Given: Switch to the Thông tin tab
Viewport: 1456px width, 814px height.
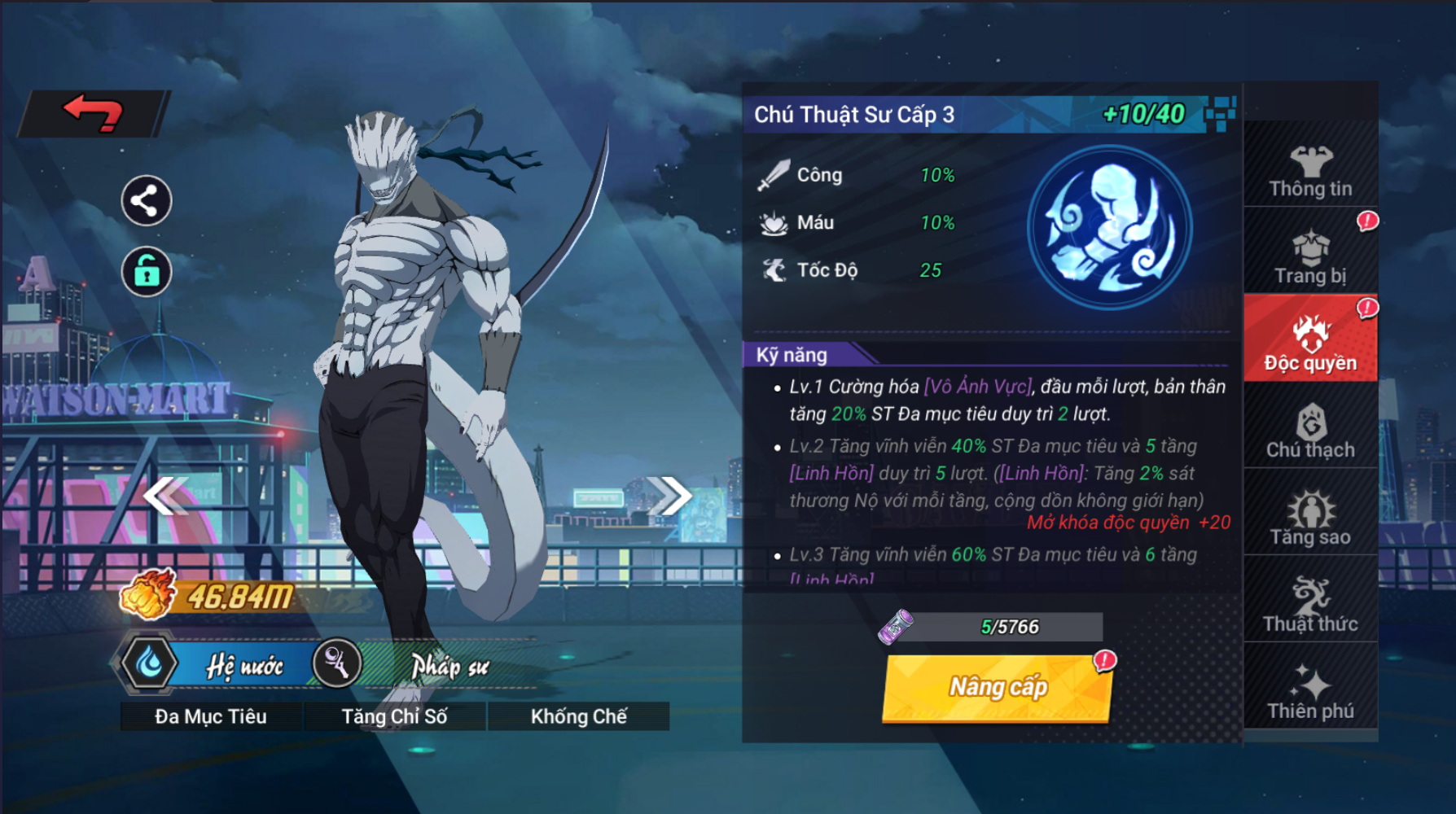Looking at the screenshot, I should (x=1310, y=172).
